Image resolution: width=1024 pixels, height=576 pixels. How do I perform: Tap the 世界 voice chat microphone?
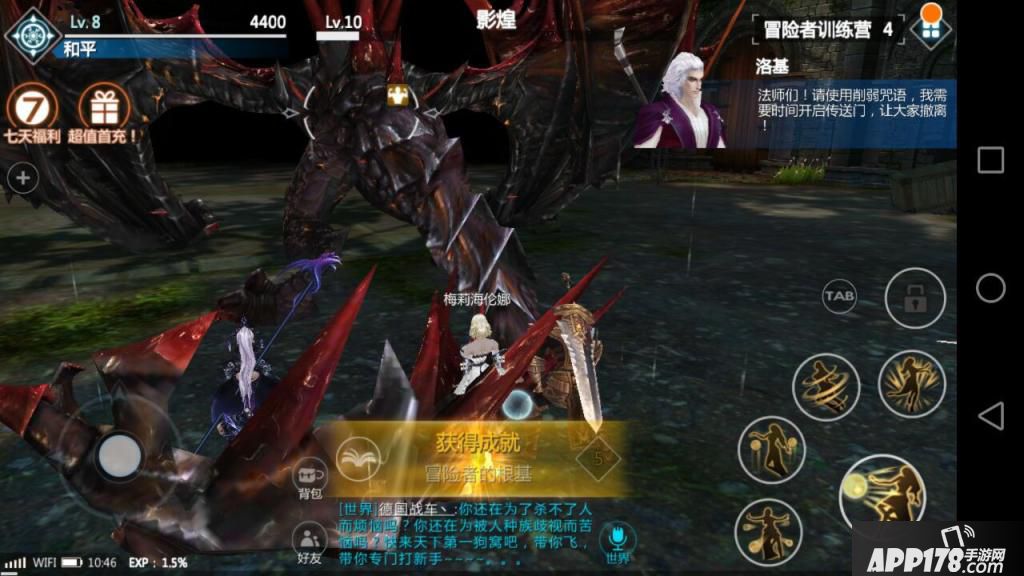click(617, 538)
